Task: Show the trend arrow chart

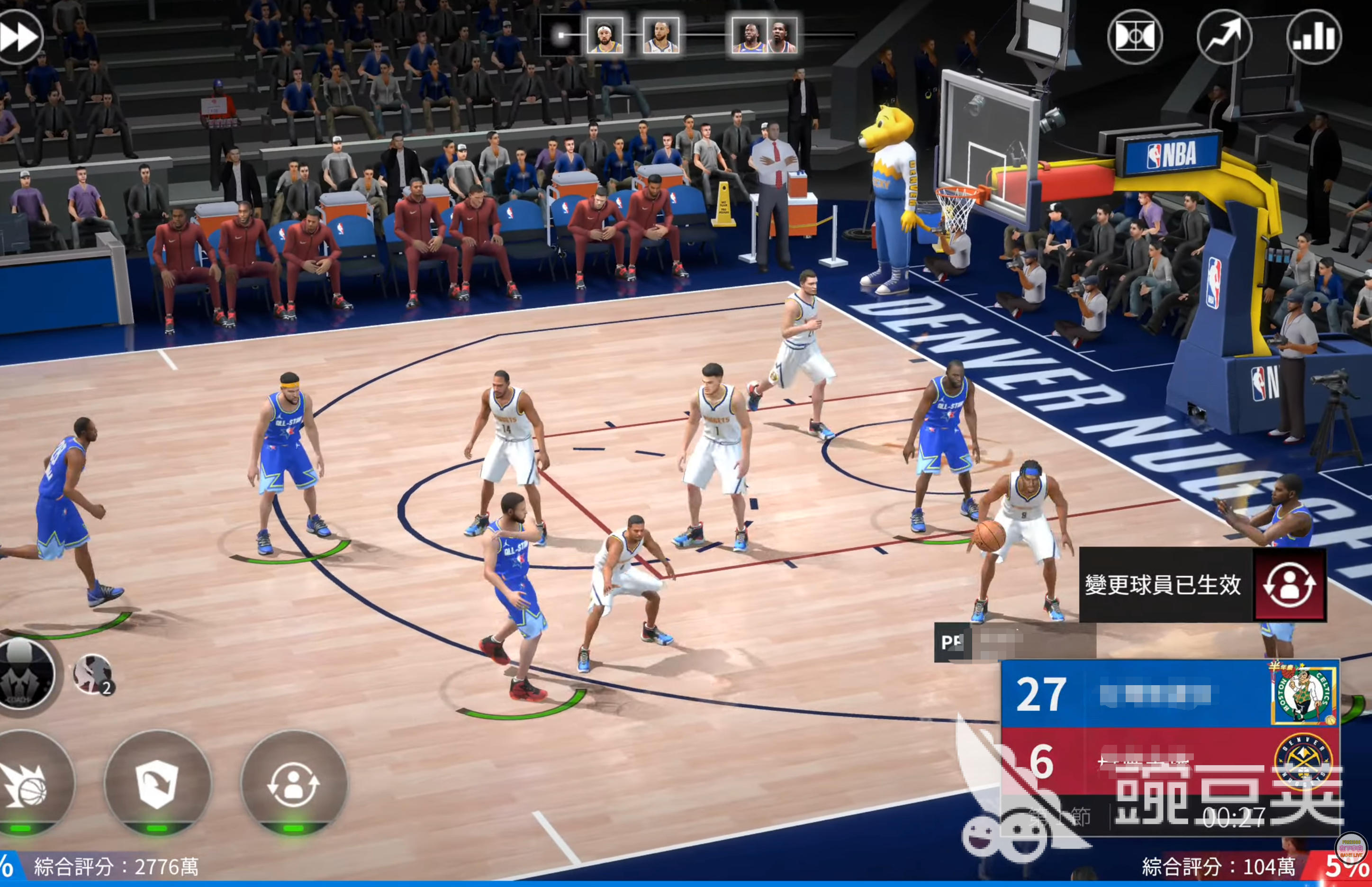Action: [x=1224, y=37]
